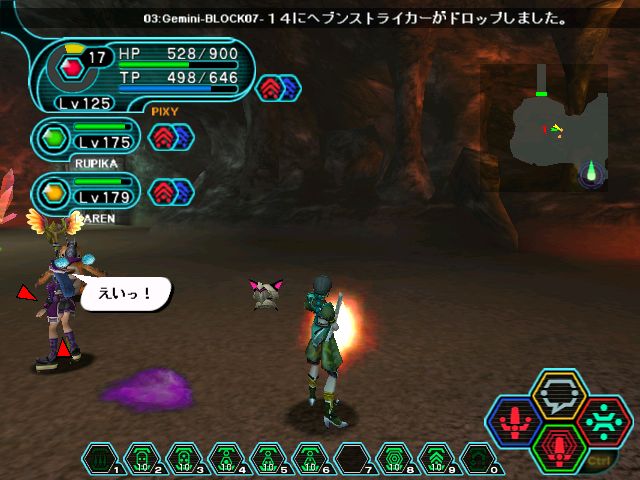
Task: Activate the green-bordered heavy attack action
Action: (559, 446)
